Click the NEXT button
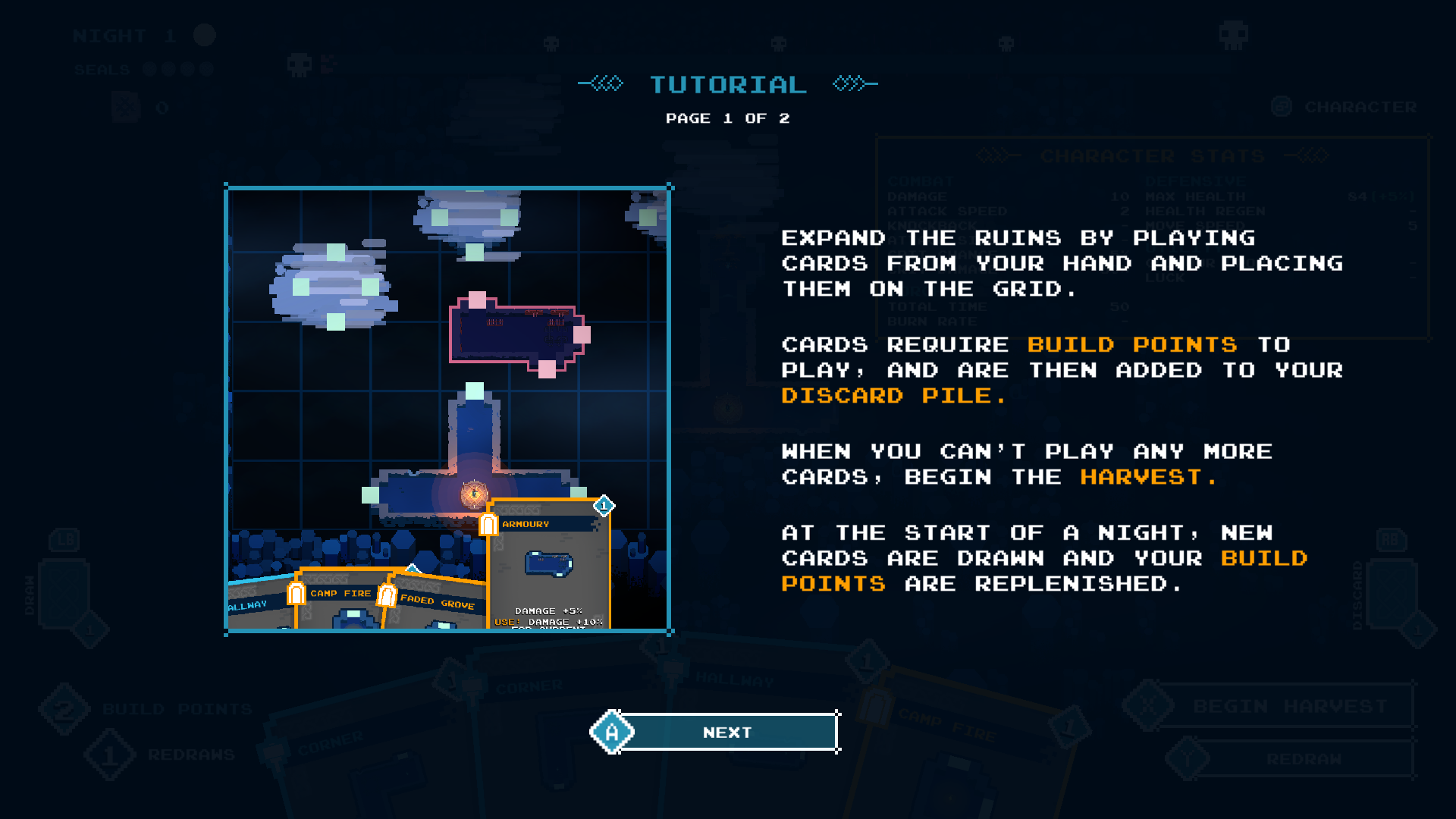The height and width of the screenshot is (819, 1456). coord(726,731)
